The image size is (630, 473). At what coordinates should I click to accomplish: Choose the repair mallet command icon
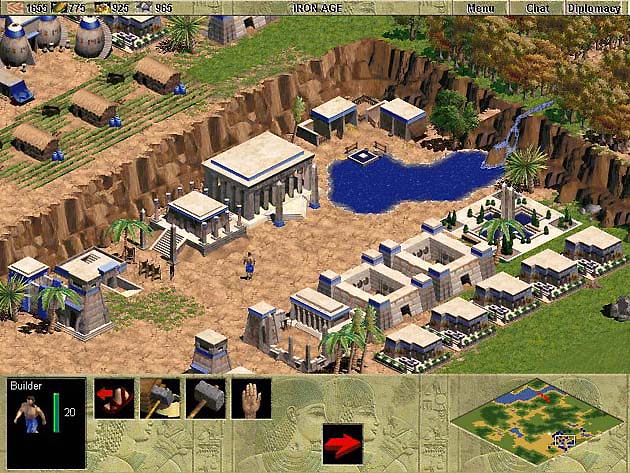point(206,398)
